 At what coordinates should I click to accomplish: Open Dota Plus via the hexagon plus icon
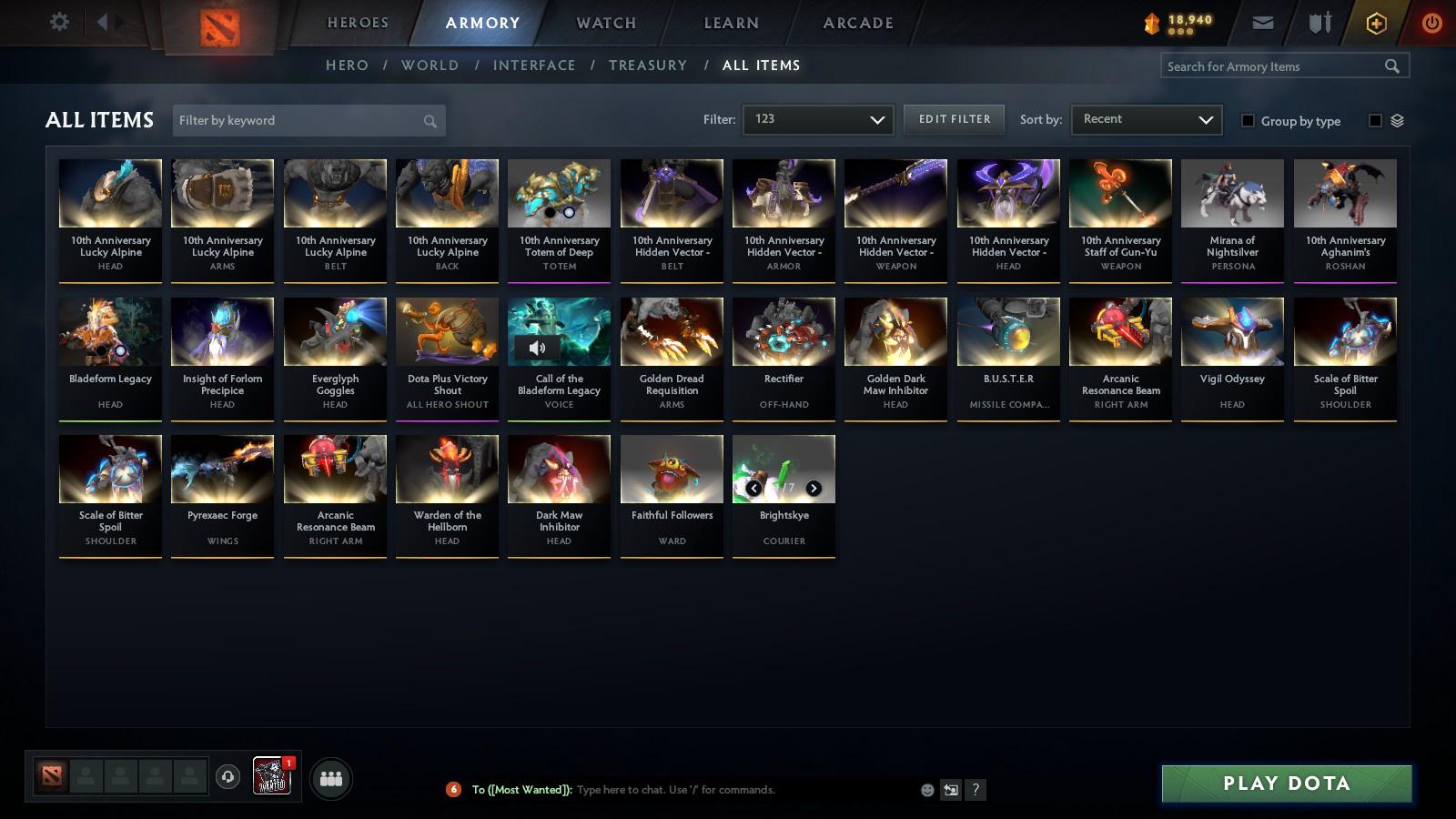click(1374, 22)
